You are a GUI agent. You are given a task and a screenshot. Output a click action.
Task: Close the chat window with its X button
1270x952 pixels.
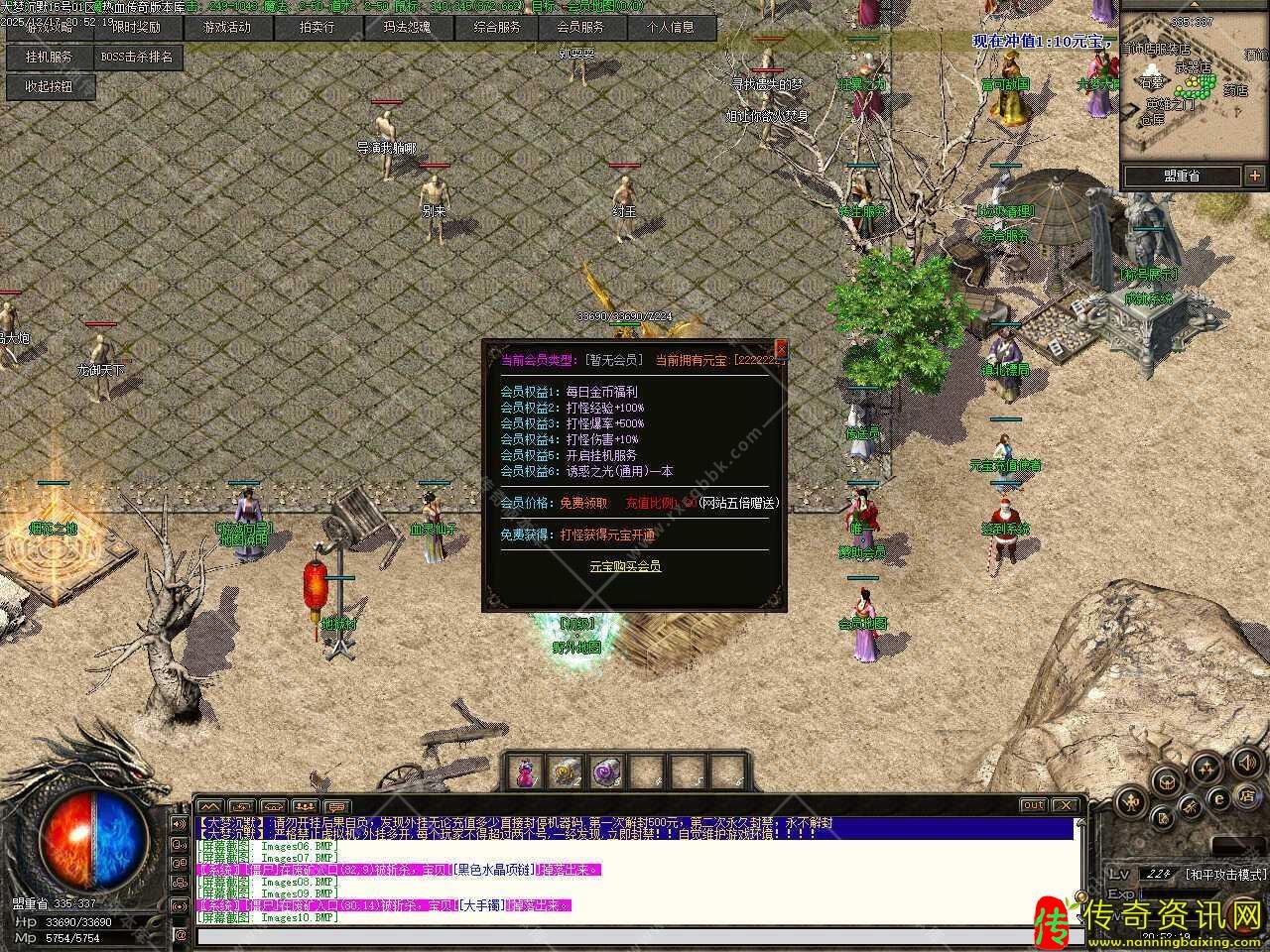point(1065,805)
